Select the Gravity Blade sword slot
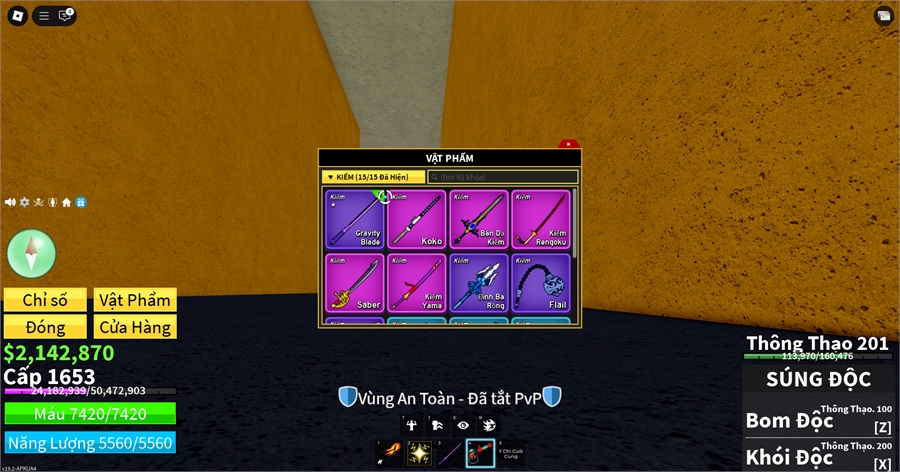 pos(355,219)
